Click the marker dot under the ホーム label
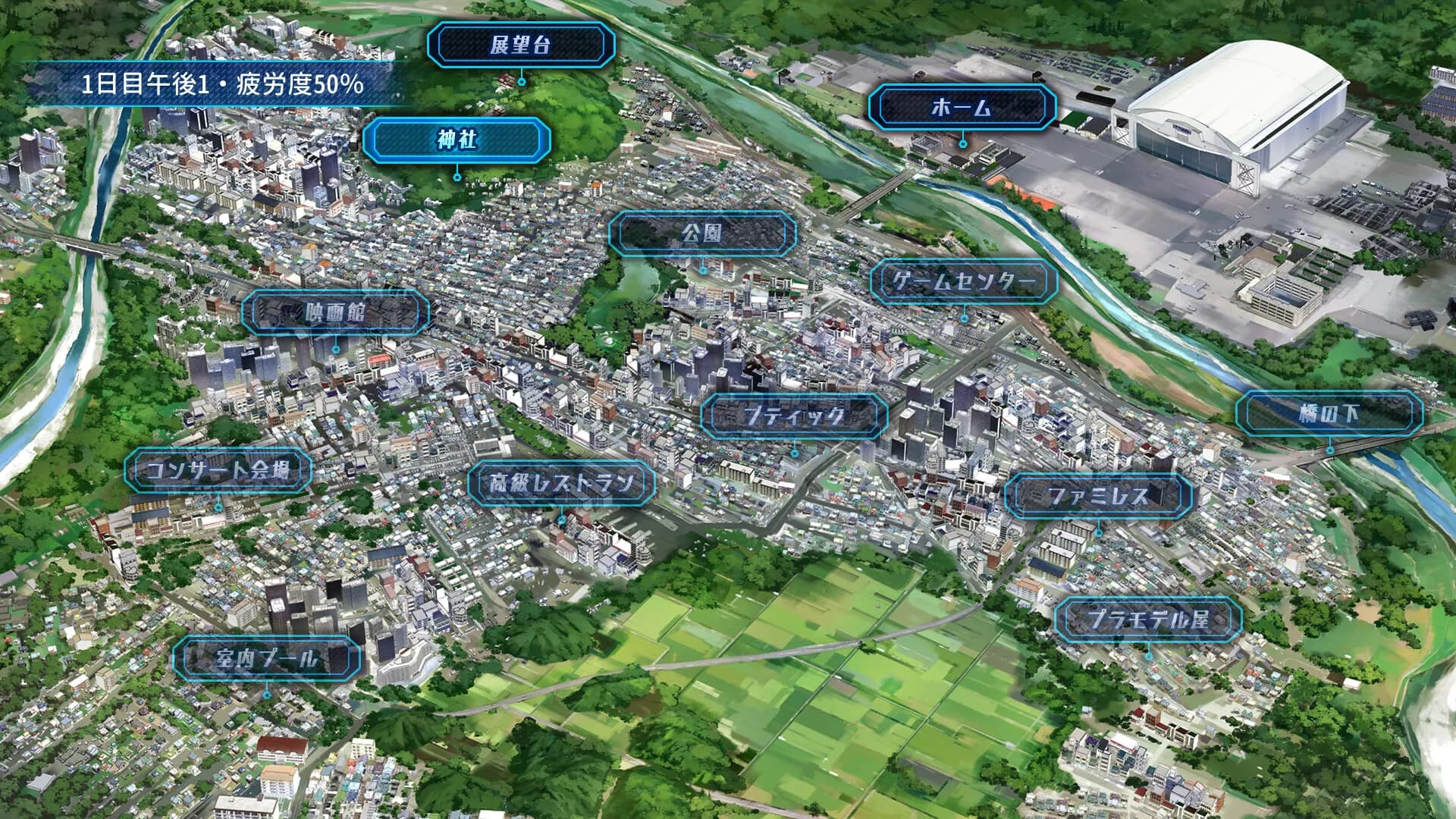 tap(963, 143)
